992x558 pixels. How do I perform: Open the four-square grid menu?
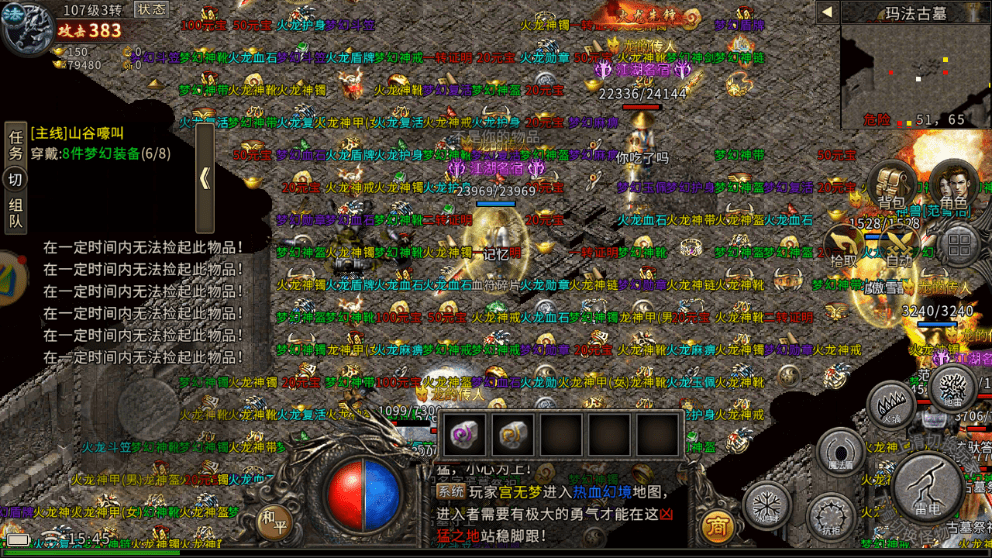click(958, 246)
